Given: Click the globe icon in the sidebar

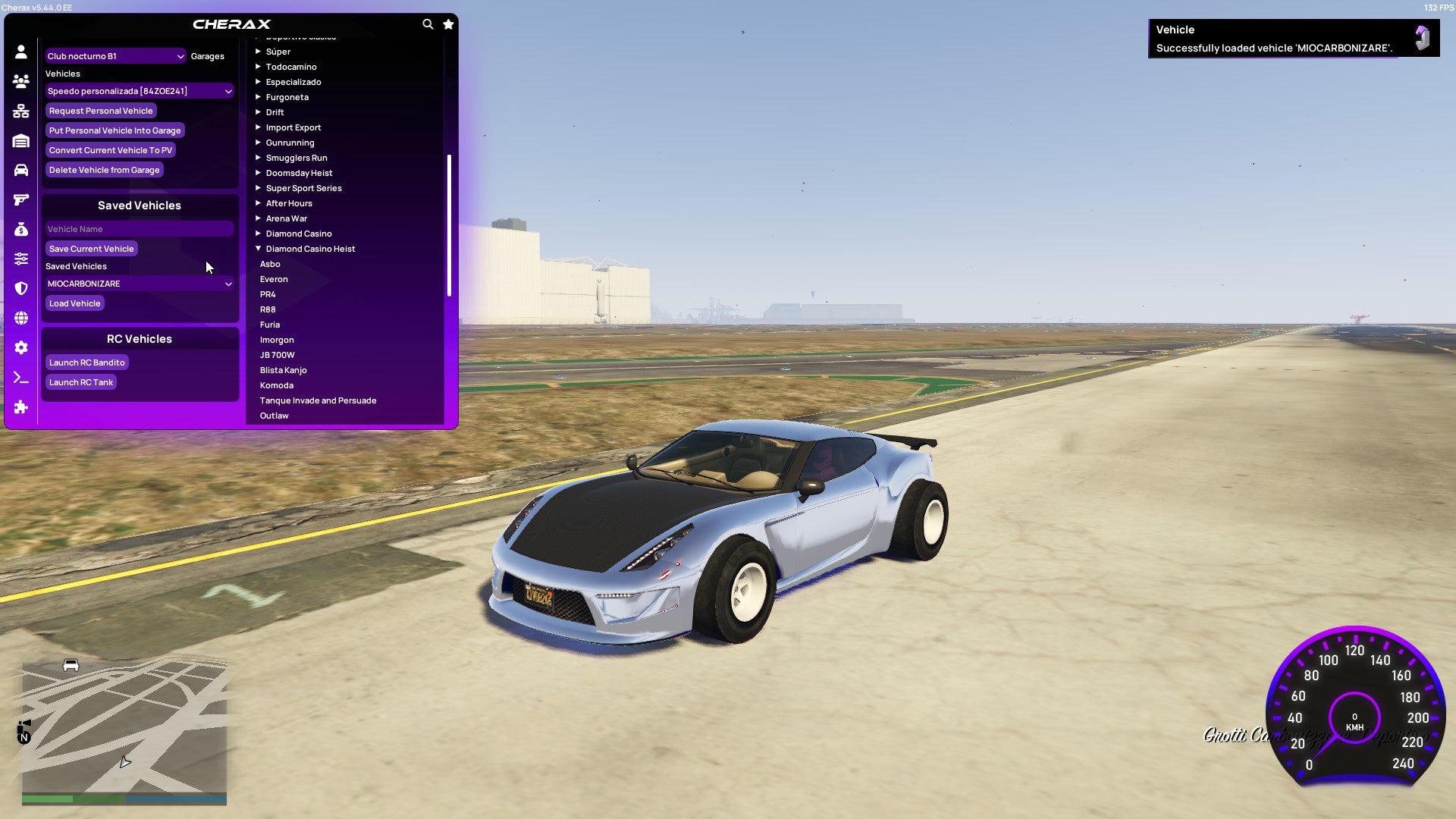Looking at the screenshot, I should 21,318.
